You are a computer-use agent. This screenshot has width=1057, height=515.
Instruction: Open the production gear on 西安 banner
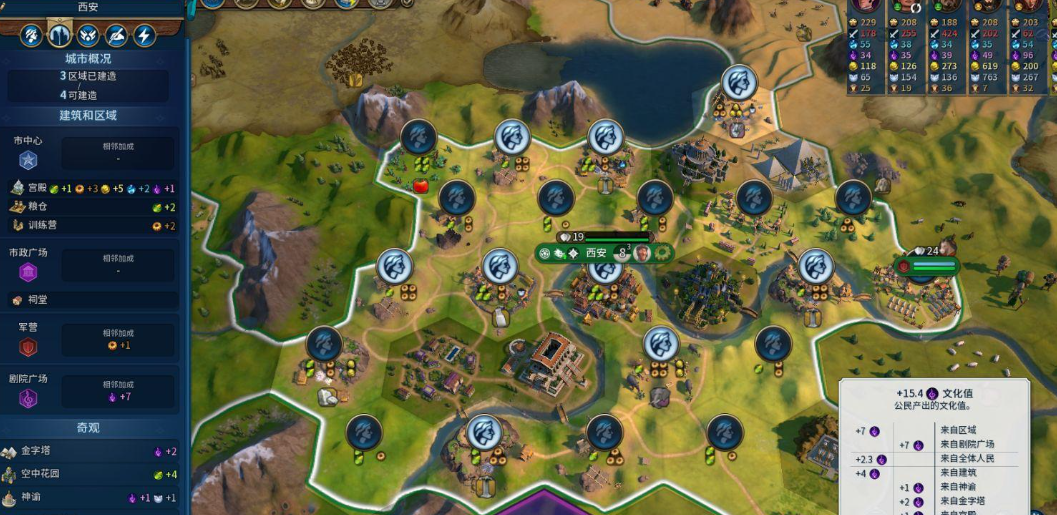(661, 253)
